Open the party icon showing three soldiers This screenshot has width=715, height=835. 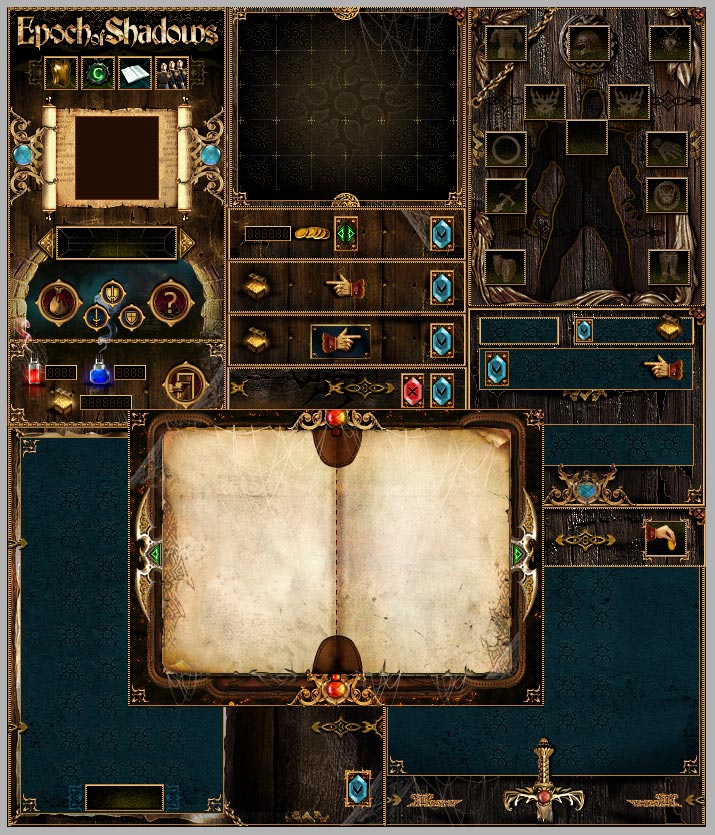click(x=171, y=73)
